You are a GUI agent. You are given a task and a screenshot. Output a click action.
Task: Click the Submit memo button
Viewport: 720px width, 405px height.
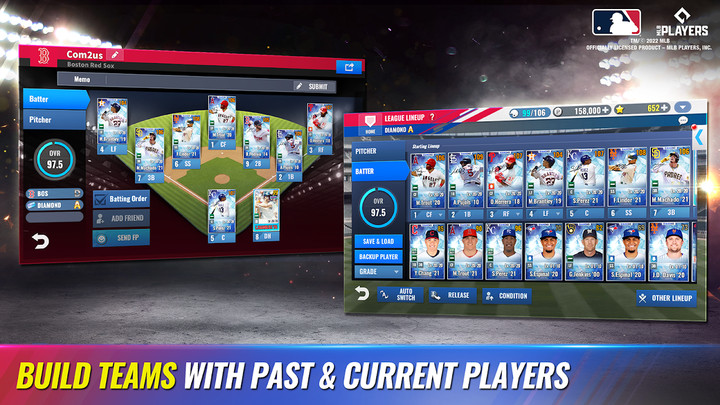[x=316, y=86]
